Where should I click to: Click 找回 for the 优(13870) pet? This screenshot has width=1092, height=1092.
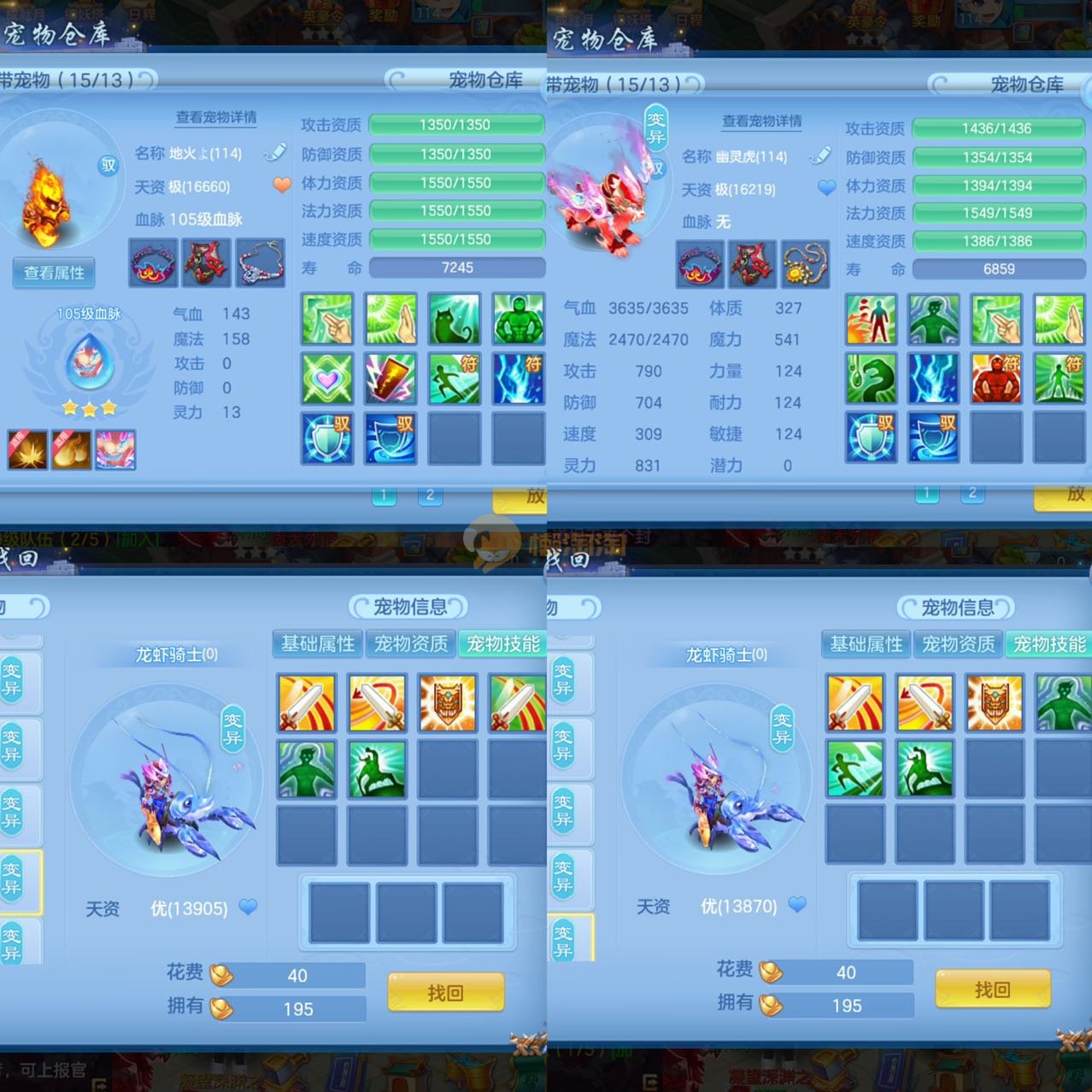992,989
